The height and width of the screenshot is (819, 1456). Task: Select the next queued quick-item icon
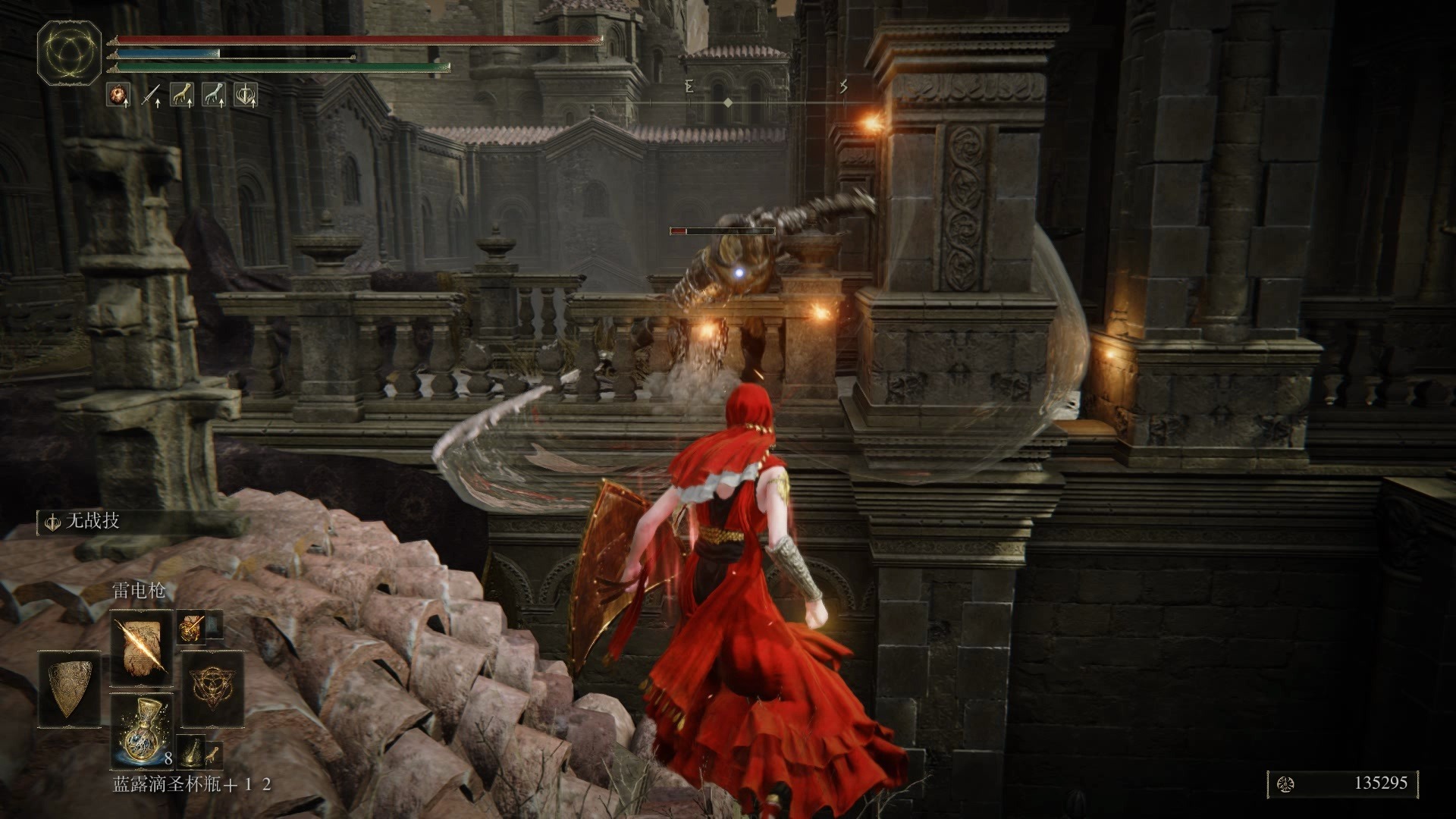(x=192, y=749)
